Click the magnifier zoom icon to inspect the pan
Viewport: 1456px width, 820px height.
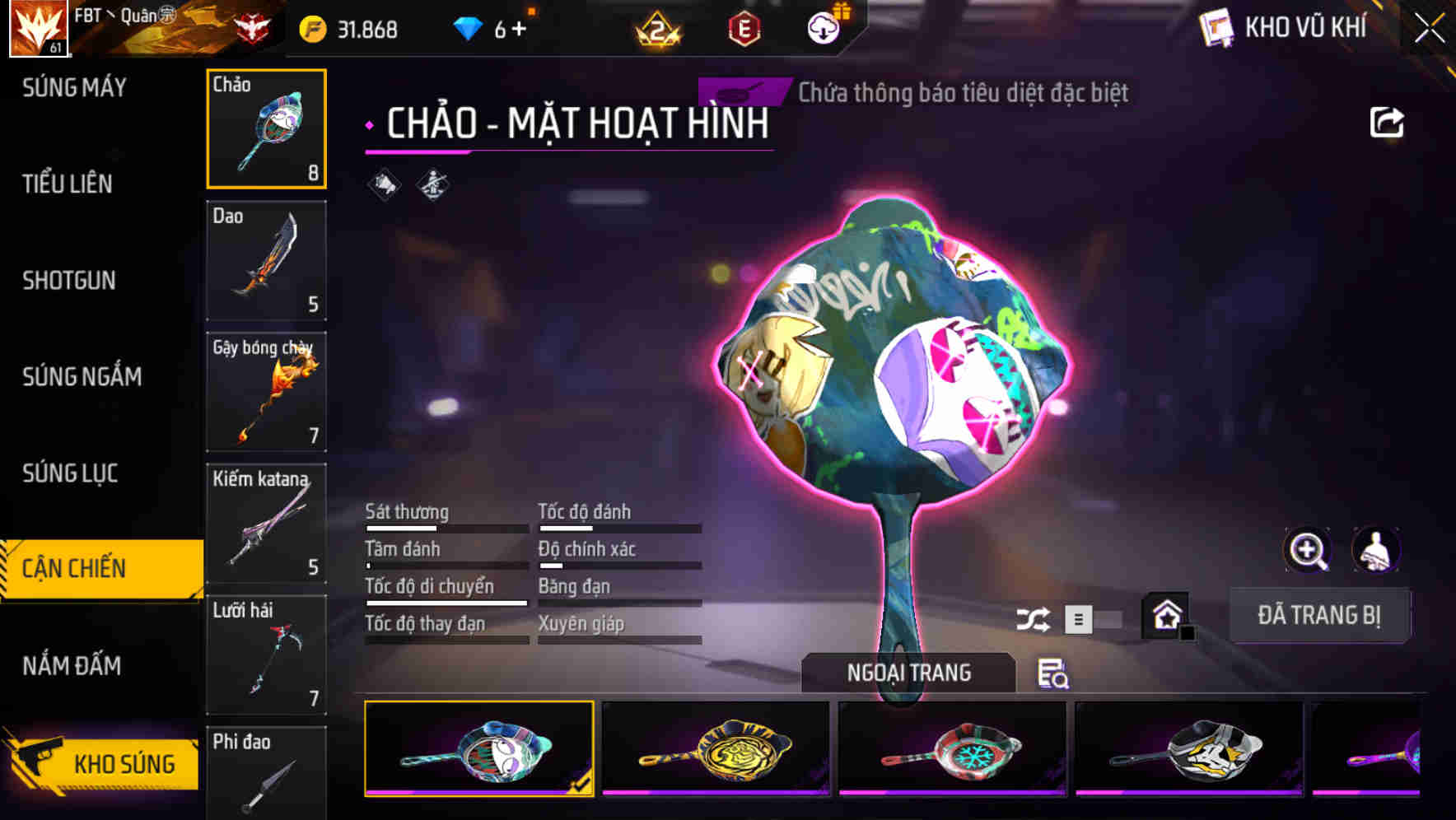pos(1308,551)
